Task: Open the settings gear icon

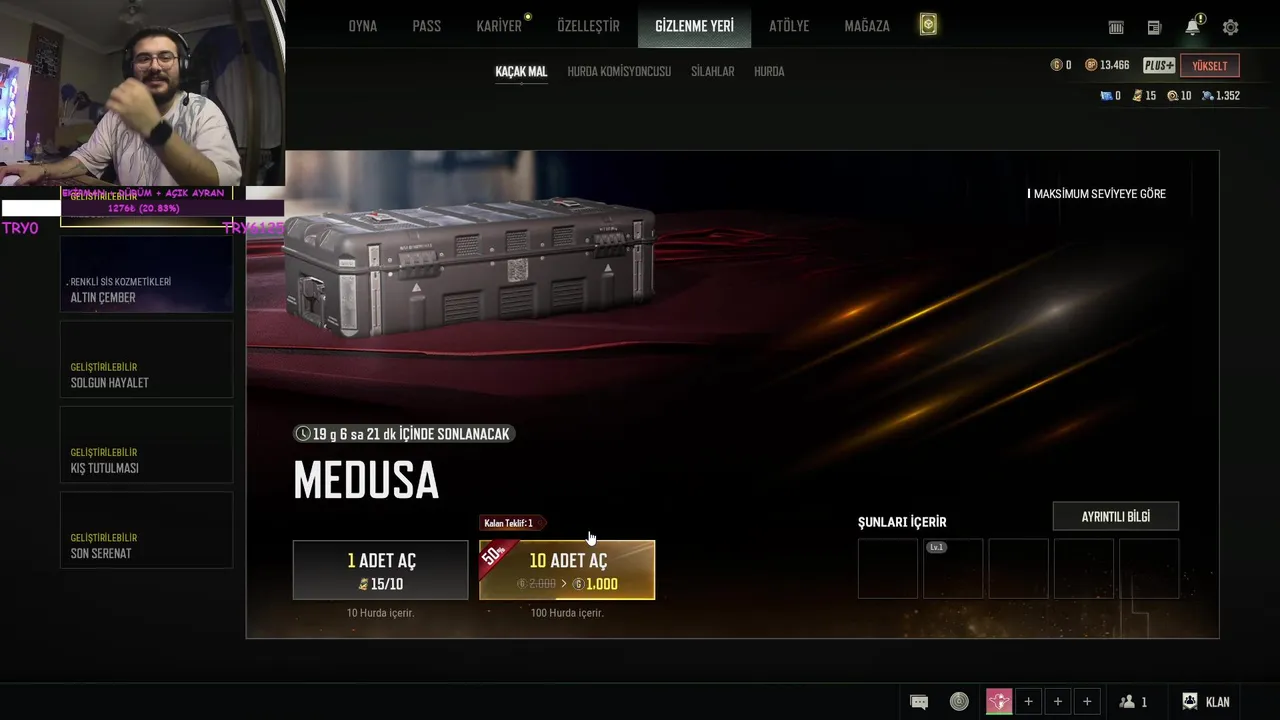Action: pos(1231,28)
